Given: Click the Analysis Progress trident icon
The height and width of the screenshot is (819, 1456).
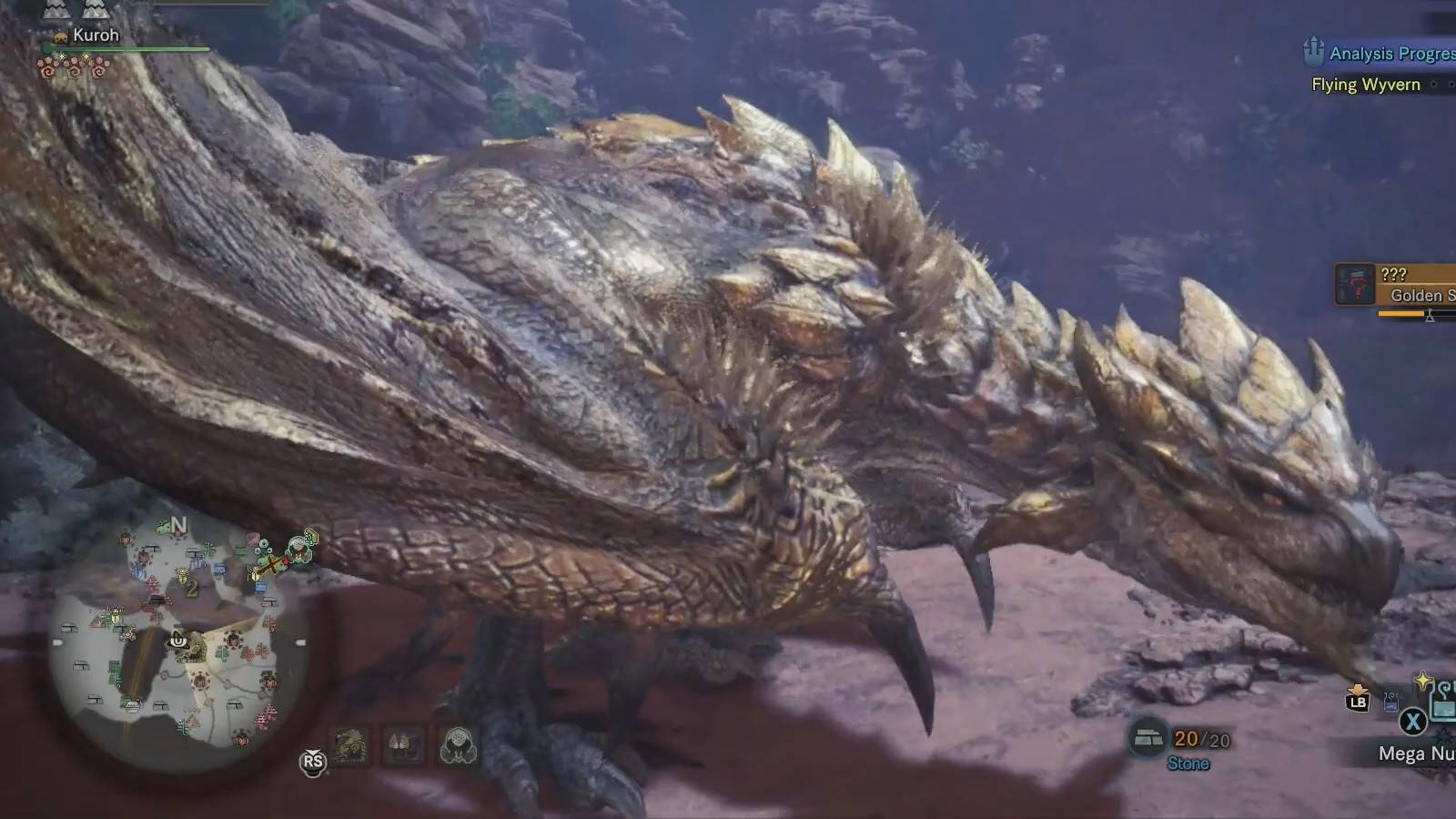Looking at the screenshot, I should click(1313, 53).
